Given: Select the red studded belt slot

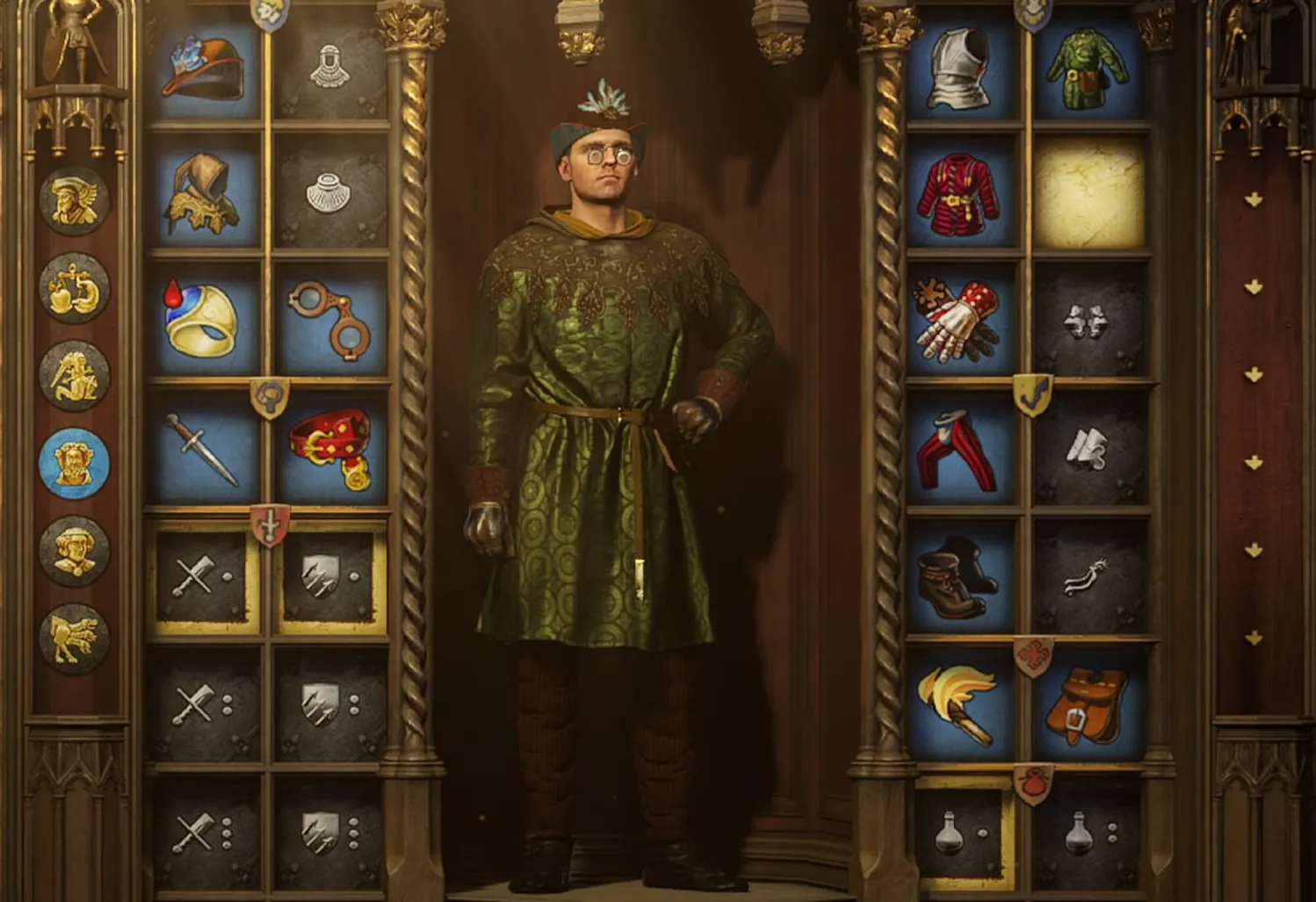Looking at the screenshot, I should pyautogui.click(x=331, y=450).
